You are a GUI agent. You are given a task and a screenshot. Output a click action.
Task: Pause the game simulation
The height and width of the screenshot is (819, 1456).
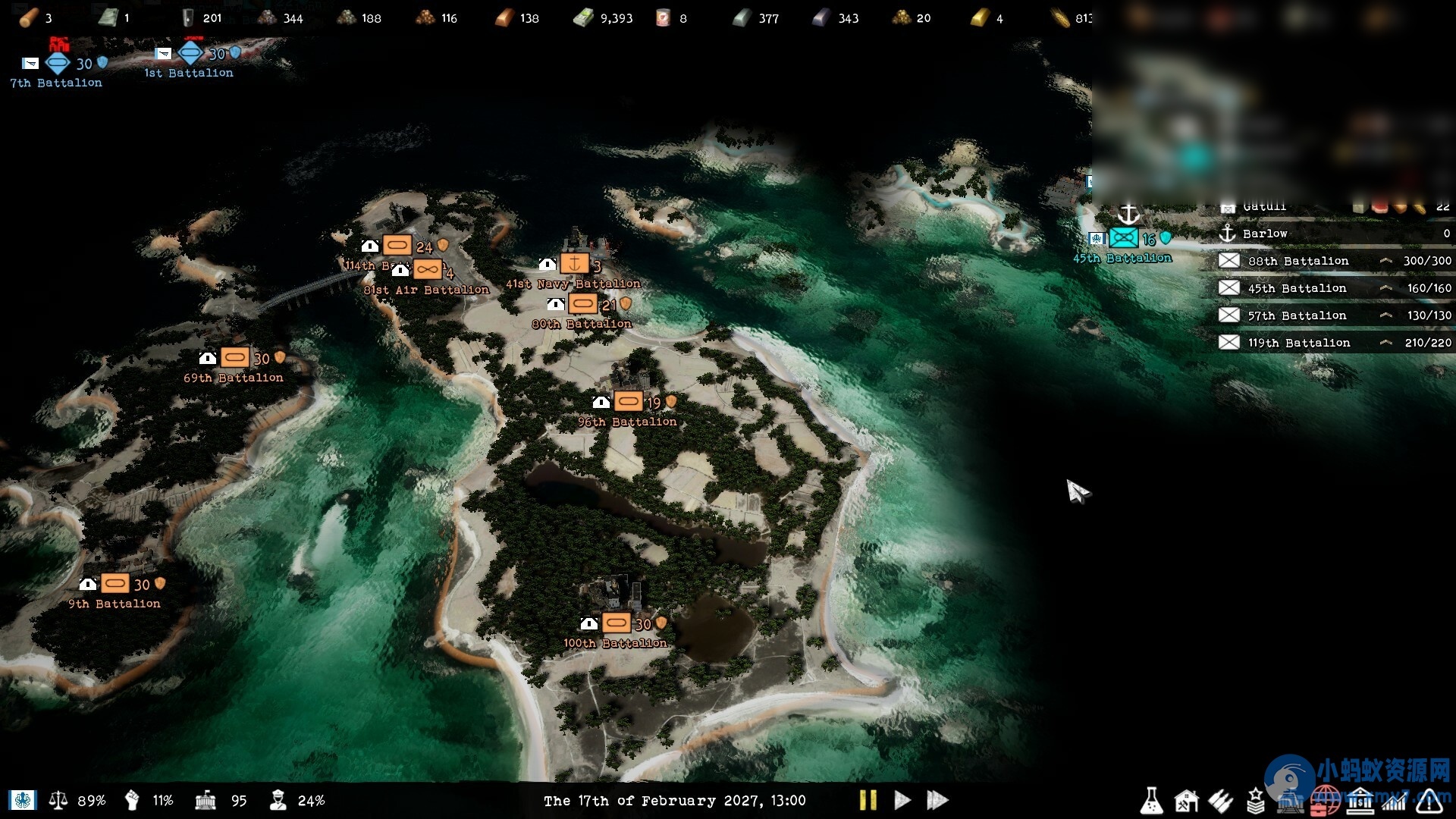point(870,800)
